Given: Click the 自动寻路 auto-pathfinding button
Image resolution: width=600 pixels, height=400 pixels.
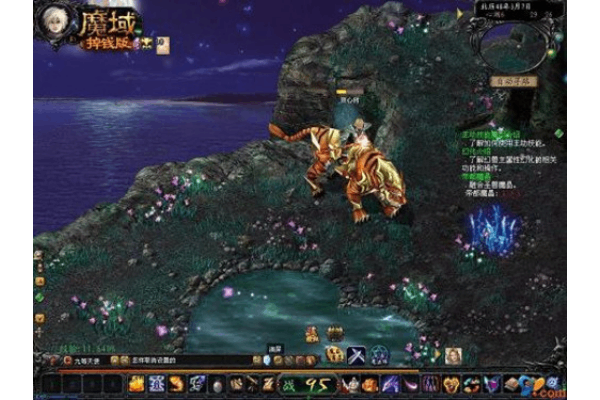Looking at the screenshot, I should [514, 80].
